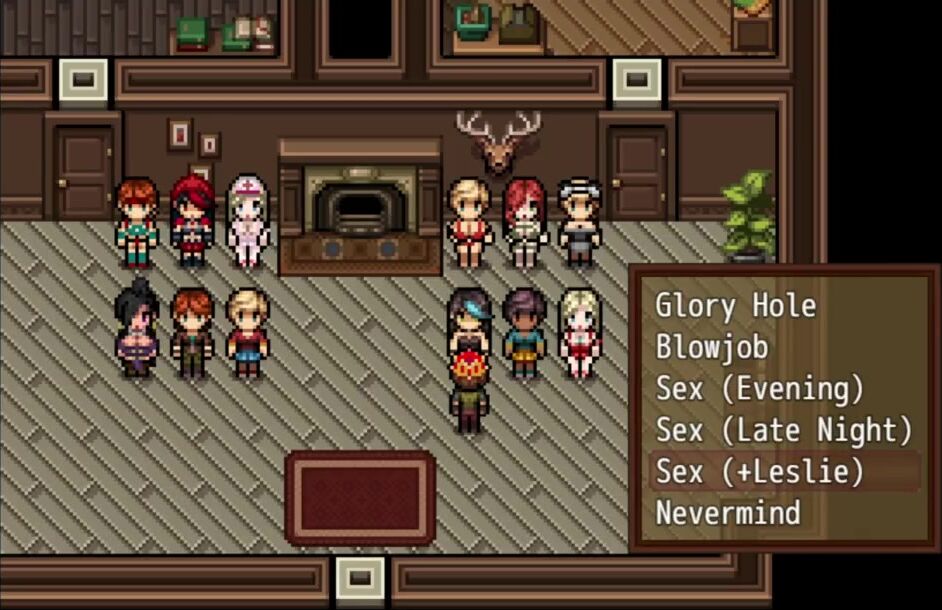
Task: Select the Sex (Late Night) entry
Action: click(x=784, y=430)
